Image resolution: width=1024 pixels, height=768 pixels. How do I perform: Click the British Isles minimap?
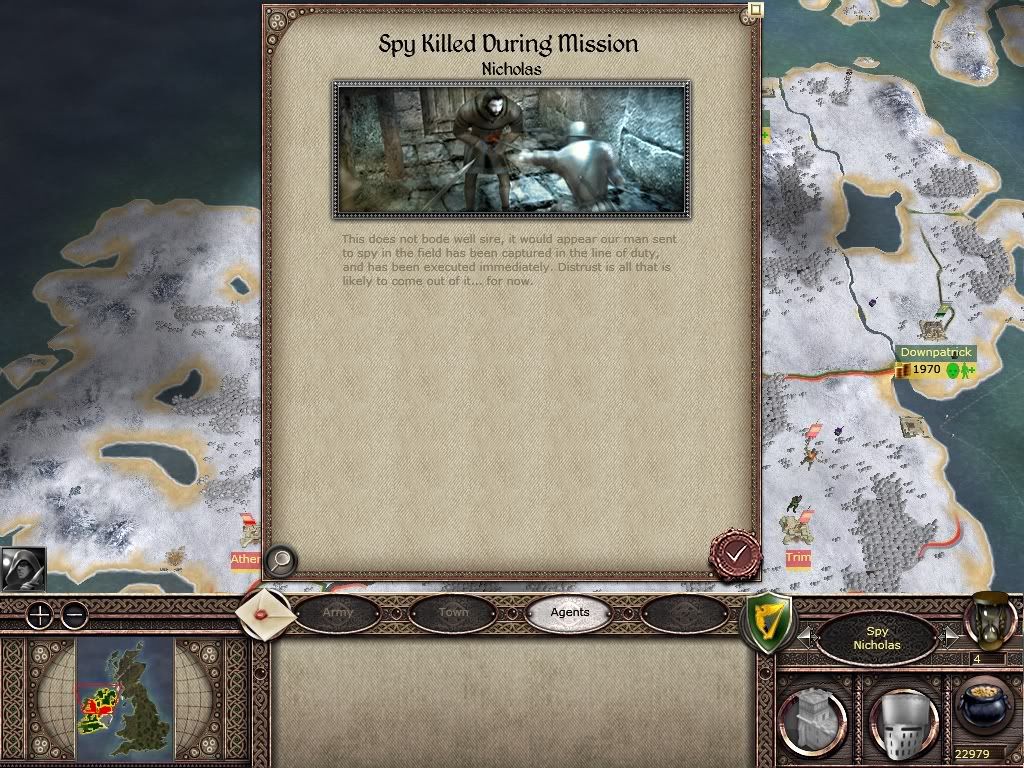pyautogui.click(x=125, y=698)
